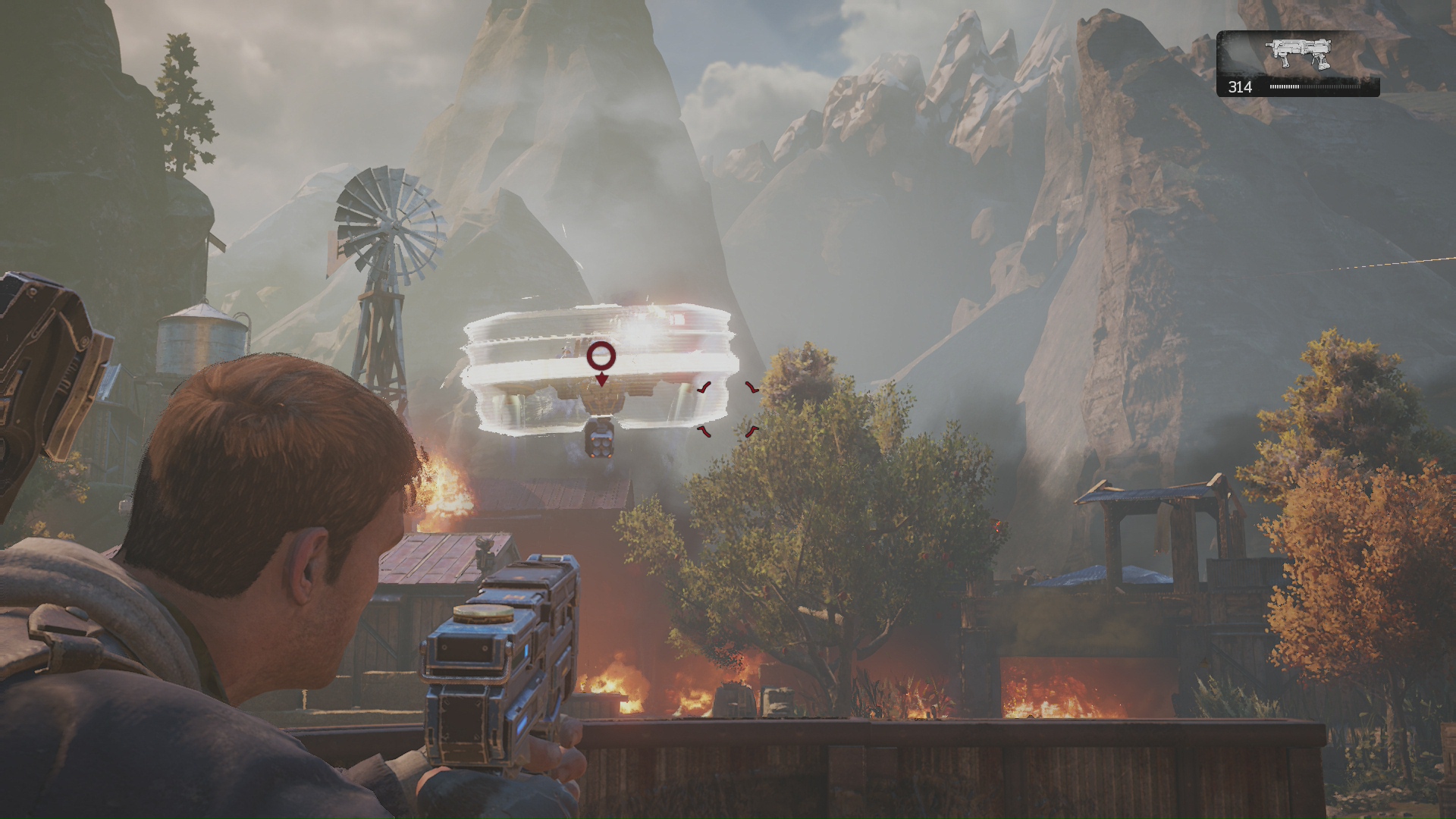Image resolution: width=1456 pixels, height=819 pixels.
Task: Select the equipped weapon icon
Action: 1298,53
